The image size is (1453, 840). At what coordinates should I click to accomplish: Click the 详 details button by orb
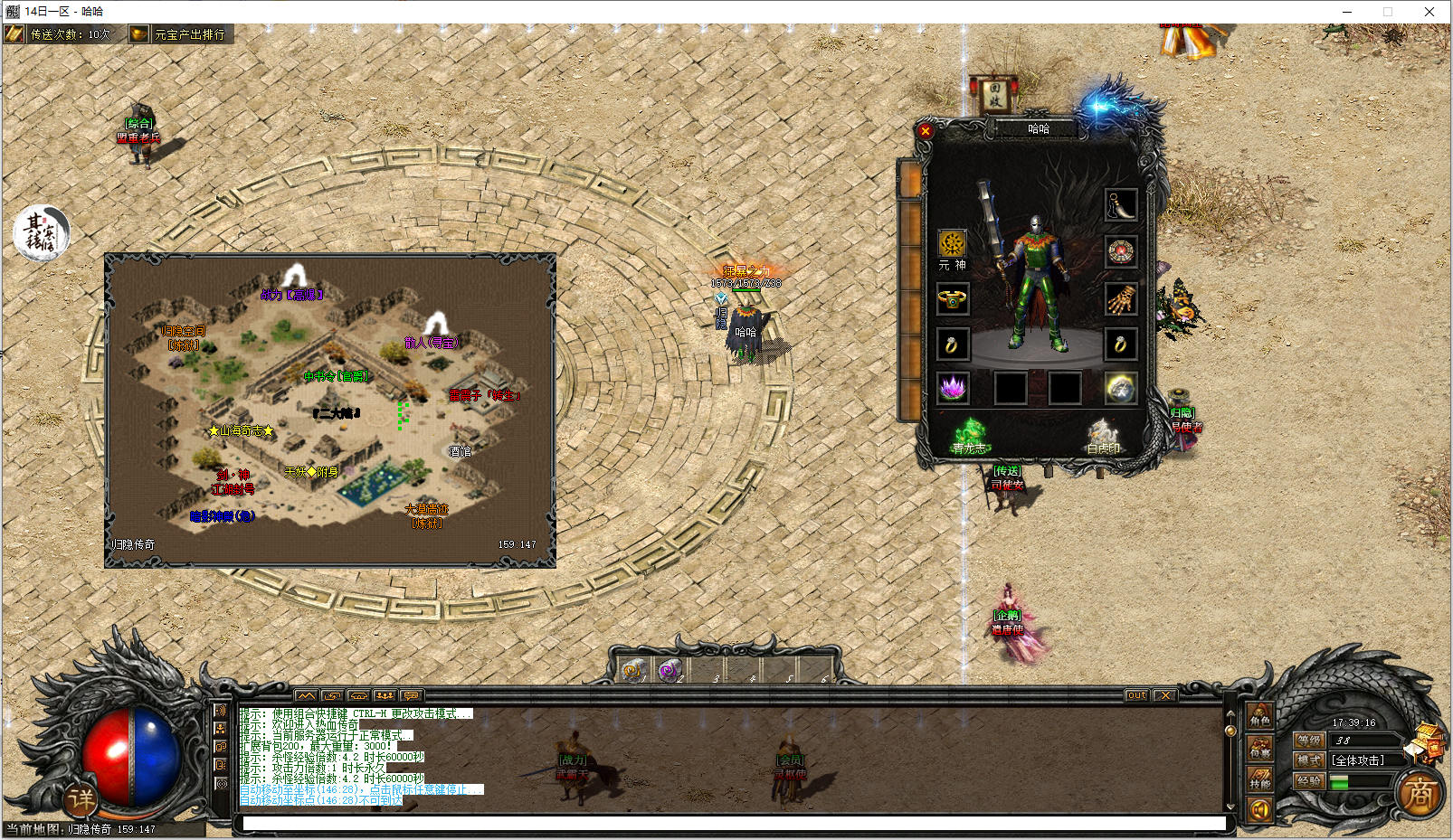[x=81, y=798]
